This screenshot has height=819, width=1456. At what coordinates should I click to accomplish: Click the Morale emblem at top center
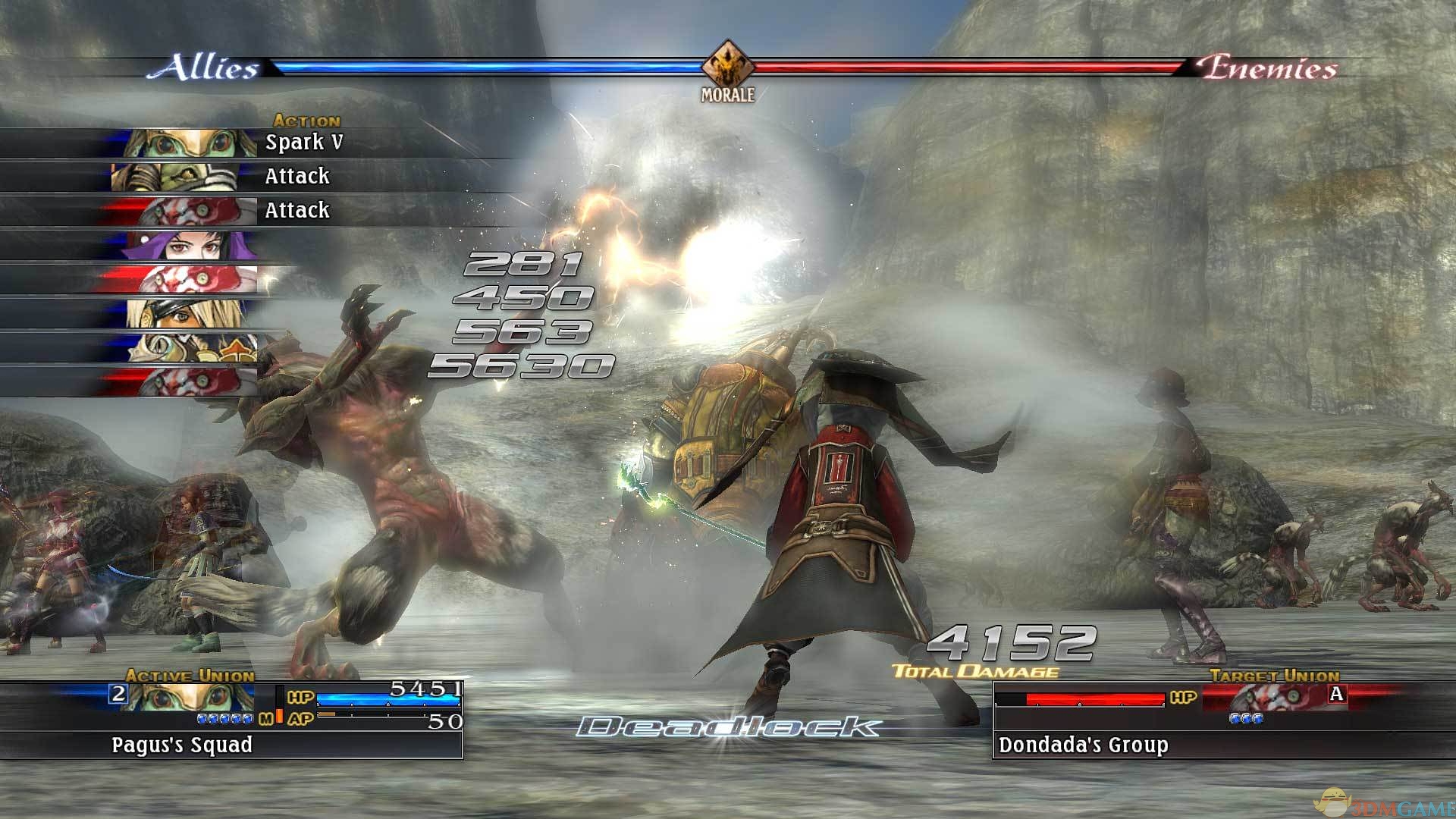pyautogui.click(x=726, y=67)
